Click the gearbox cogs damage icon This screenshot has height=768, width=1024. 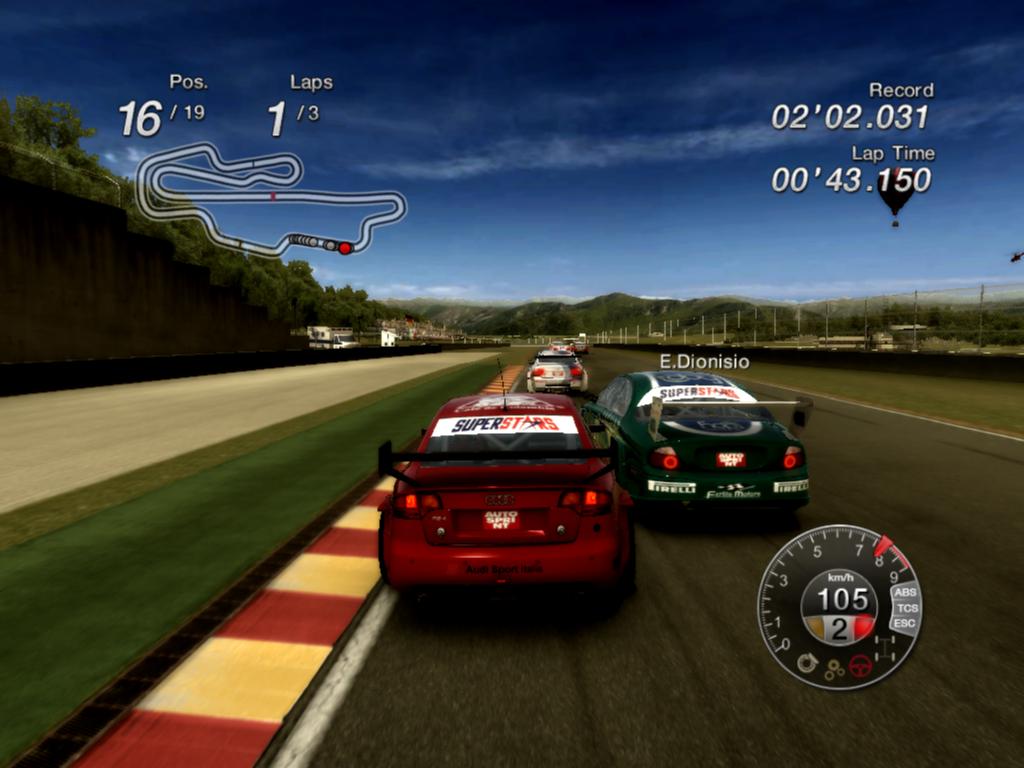point(834,670)
